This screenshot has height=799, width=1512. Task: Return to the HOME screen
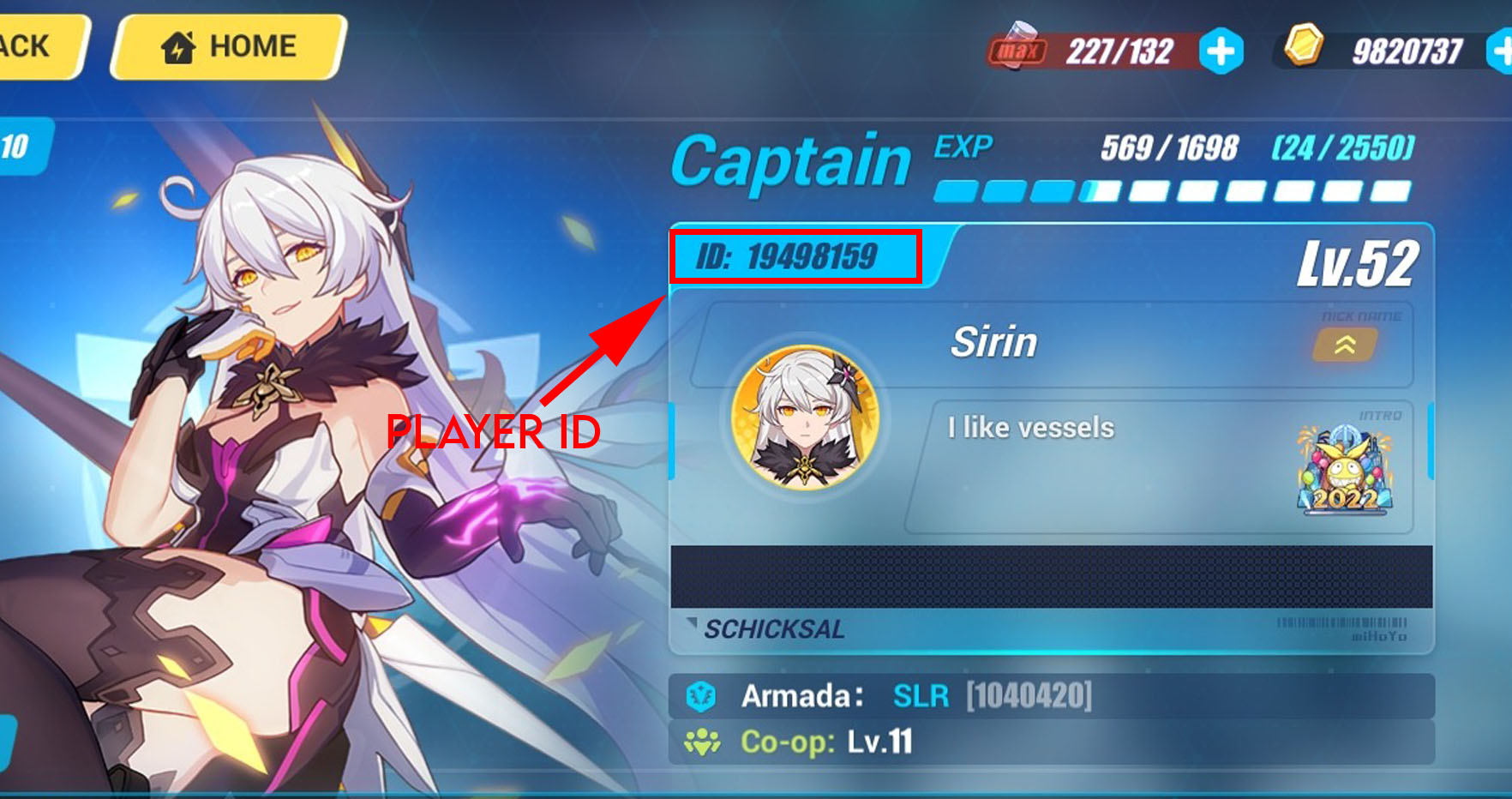pos(230,46)
